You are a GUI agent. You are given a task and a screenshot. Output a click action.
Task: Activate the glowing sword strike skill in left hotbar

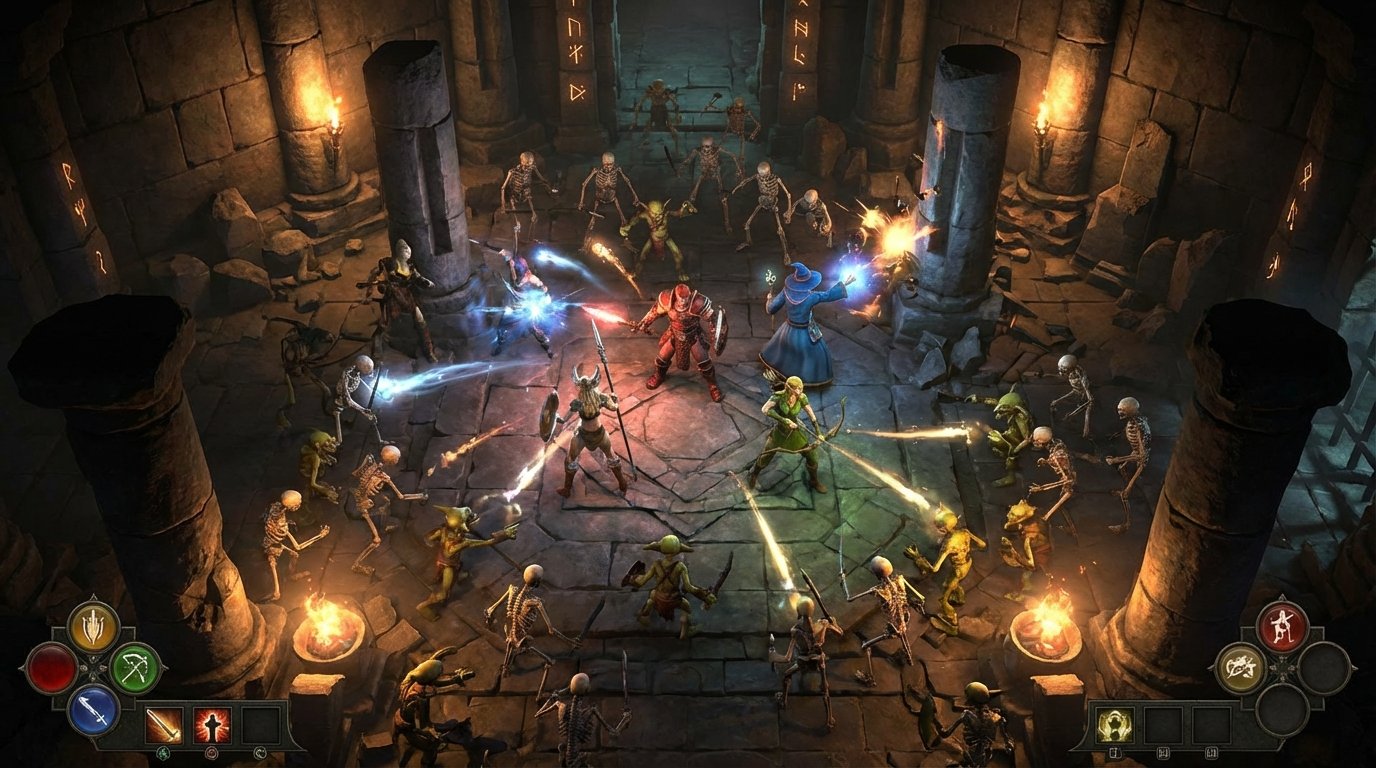click(x=165, y=724)
